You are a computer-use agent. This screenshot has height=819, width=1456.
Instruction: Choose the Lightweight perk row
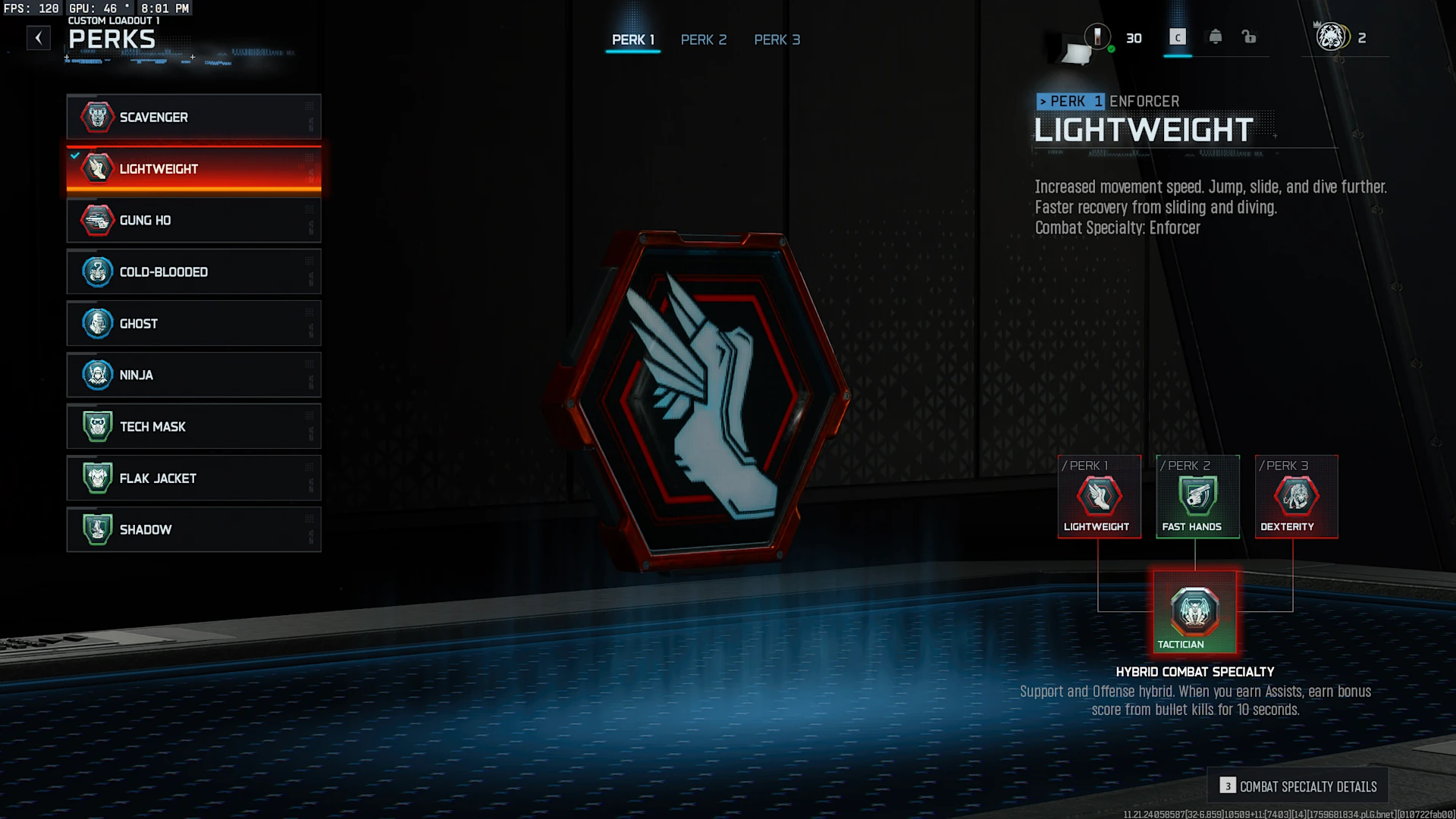point(193,168)
